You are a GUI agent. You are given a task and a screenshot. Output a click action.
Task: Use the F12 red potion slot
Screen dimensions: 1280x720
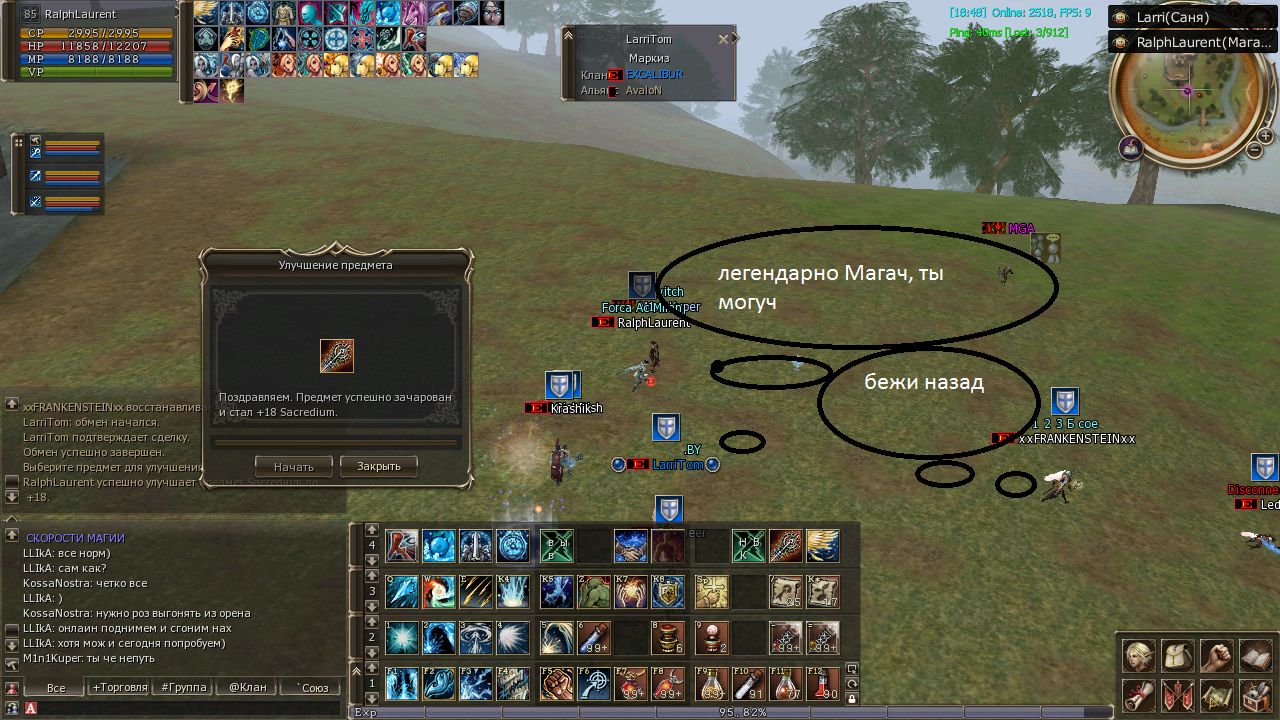point(823,684)
